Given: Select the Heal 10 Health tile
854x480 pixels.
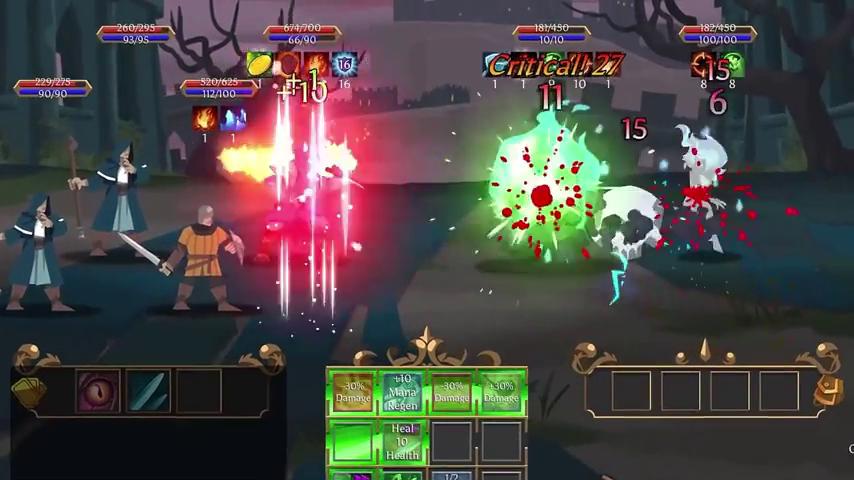Looking at the screenshot, I should click(x=402, y=442).
